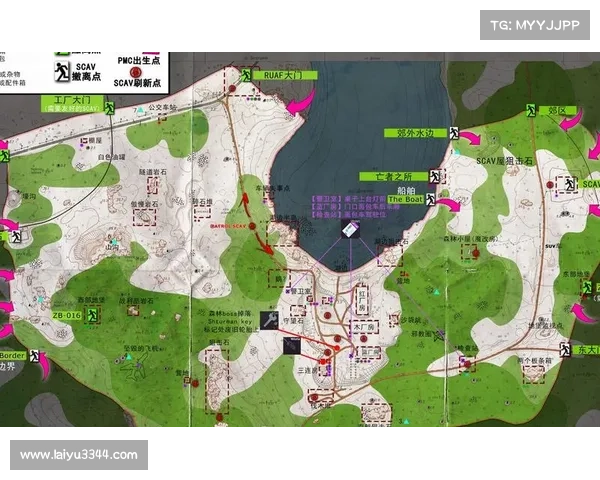
Task: Select the 亡者之所 extraction label
Action: [x=393, y=176]
